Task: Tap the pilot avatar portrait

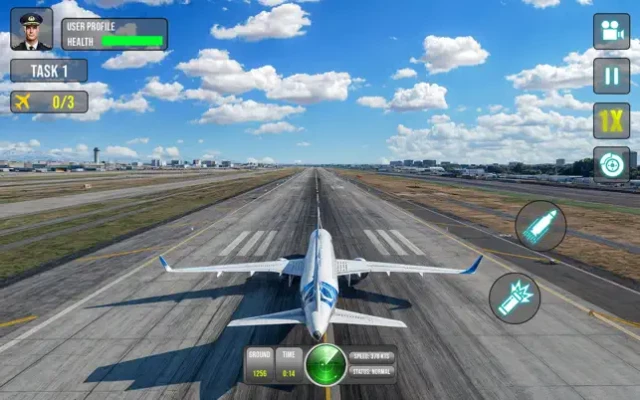Action: [x=31, y=29]
